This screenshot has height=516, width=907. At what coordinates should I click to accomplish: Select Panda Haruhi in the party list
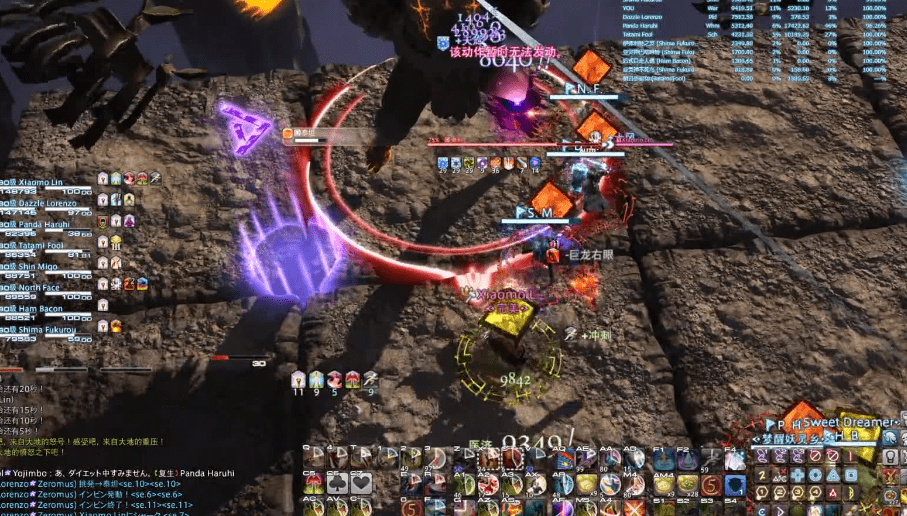point(42,223)
